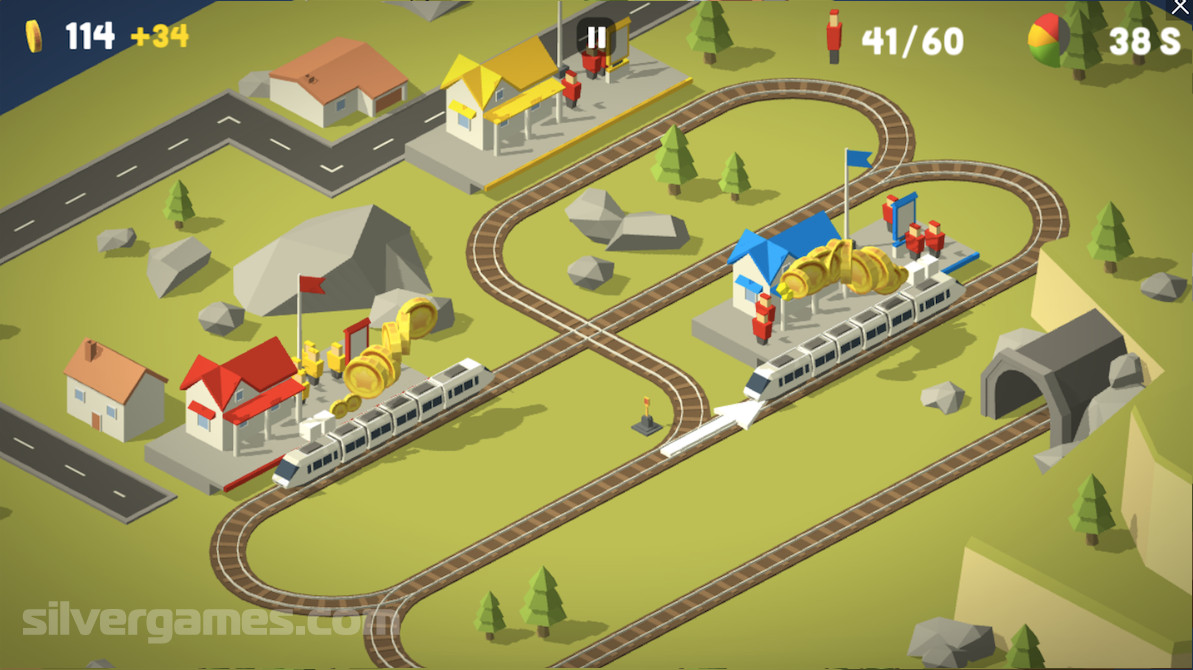Toggle the track switch lever at the junction
The image size is (1193, 670).
pos(647,417)
